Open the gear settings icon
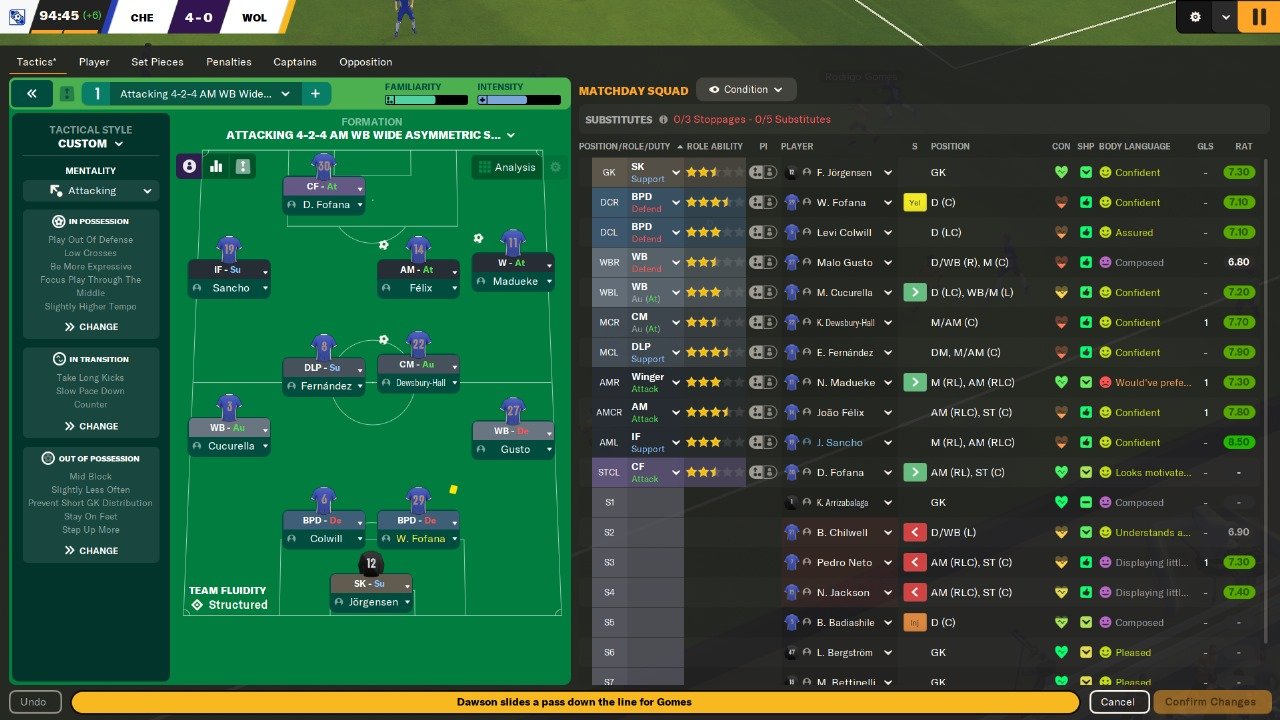 coord(1195,17)
